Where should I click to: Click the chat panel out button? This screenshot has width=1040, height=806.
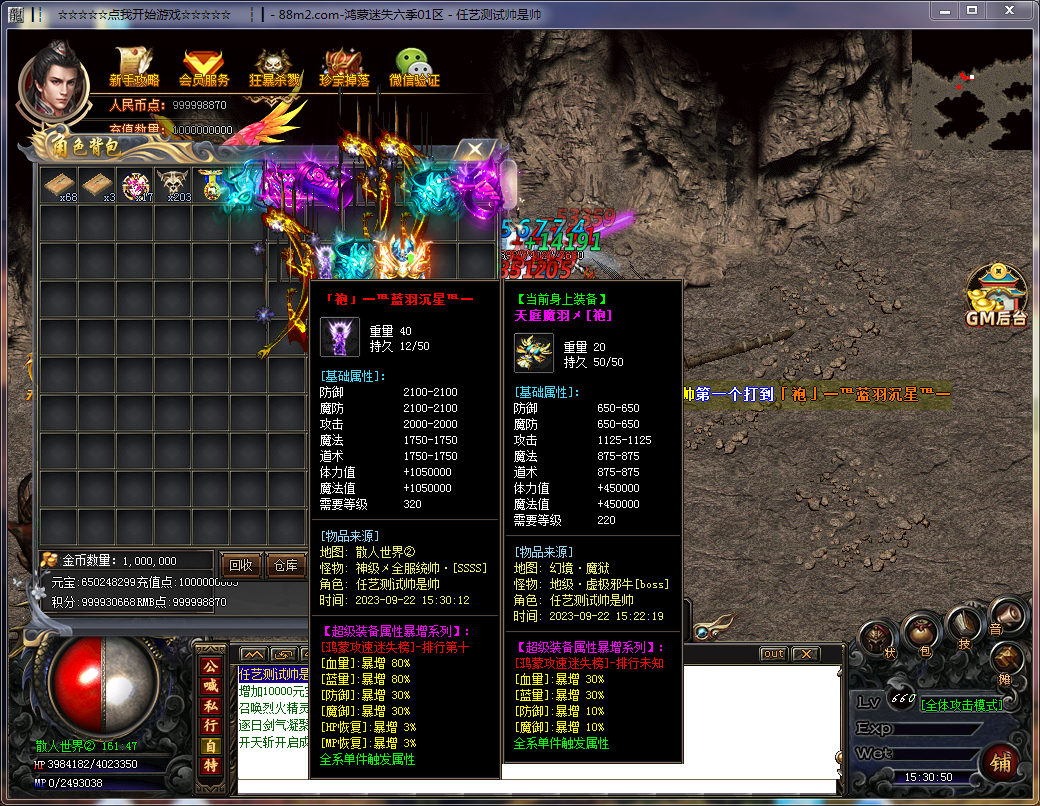click(773, 654)
